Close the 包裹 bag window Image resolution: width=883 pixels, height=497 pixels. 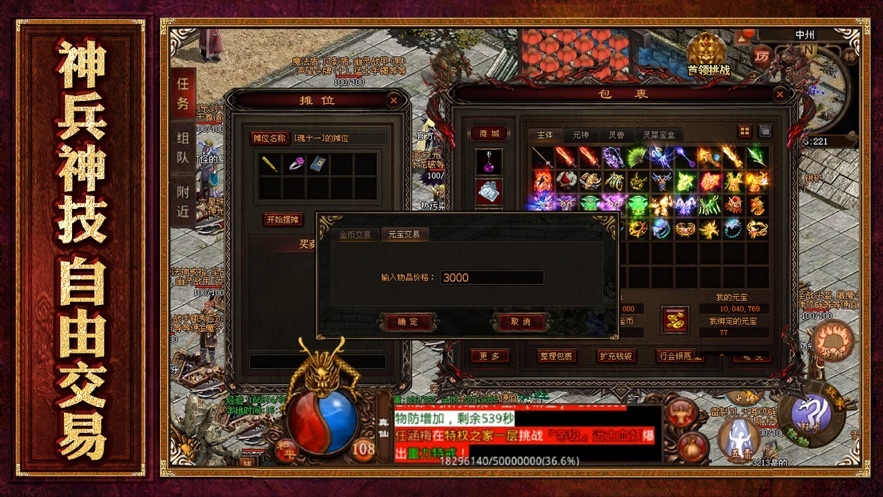(x=779, y=95)
